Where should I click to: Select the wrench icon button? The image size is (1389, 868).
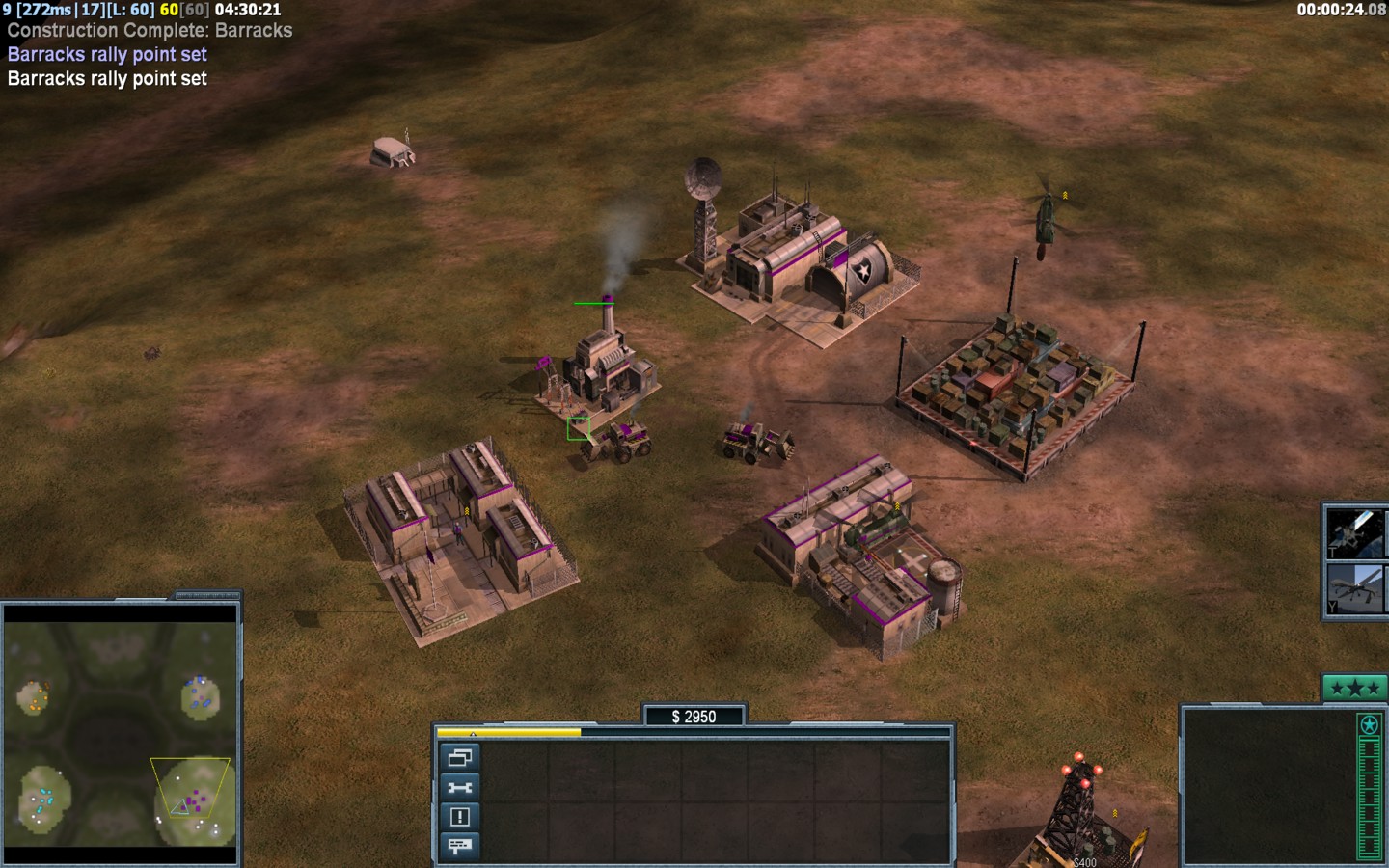coord(459,788)
